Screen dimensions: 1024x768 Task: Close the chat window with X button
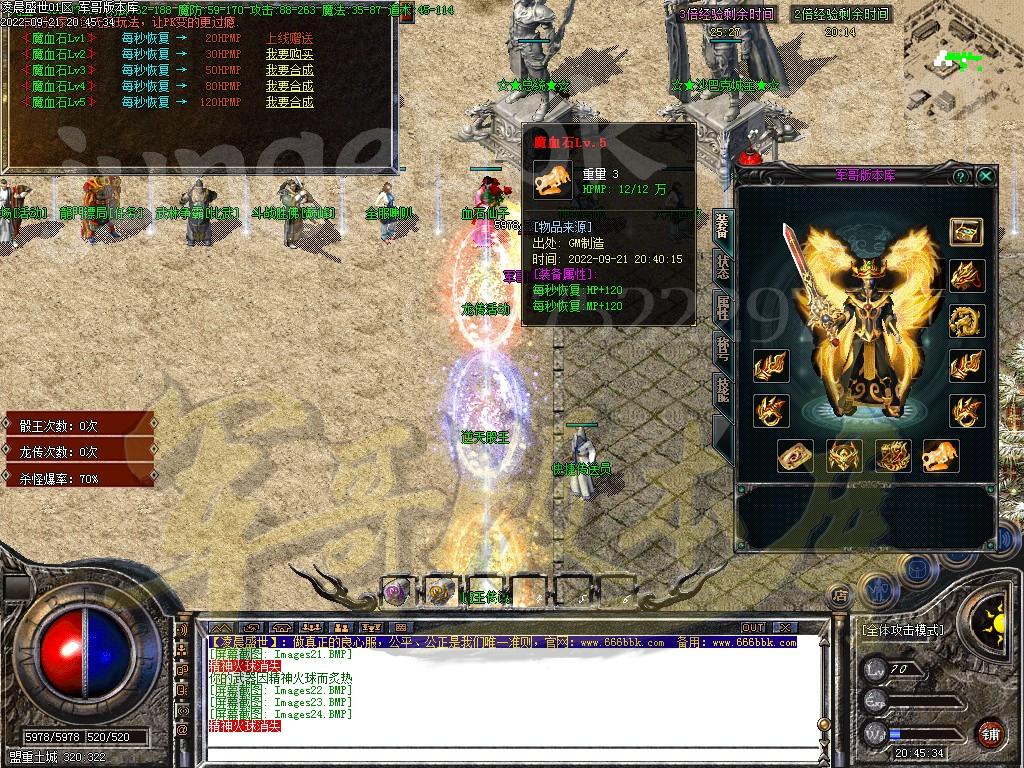click(x=786, y=627)
